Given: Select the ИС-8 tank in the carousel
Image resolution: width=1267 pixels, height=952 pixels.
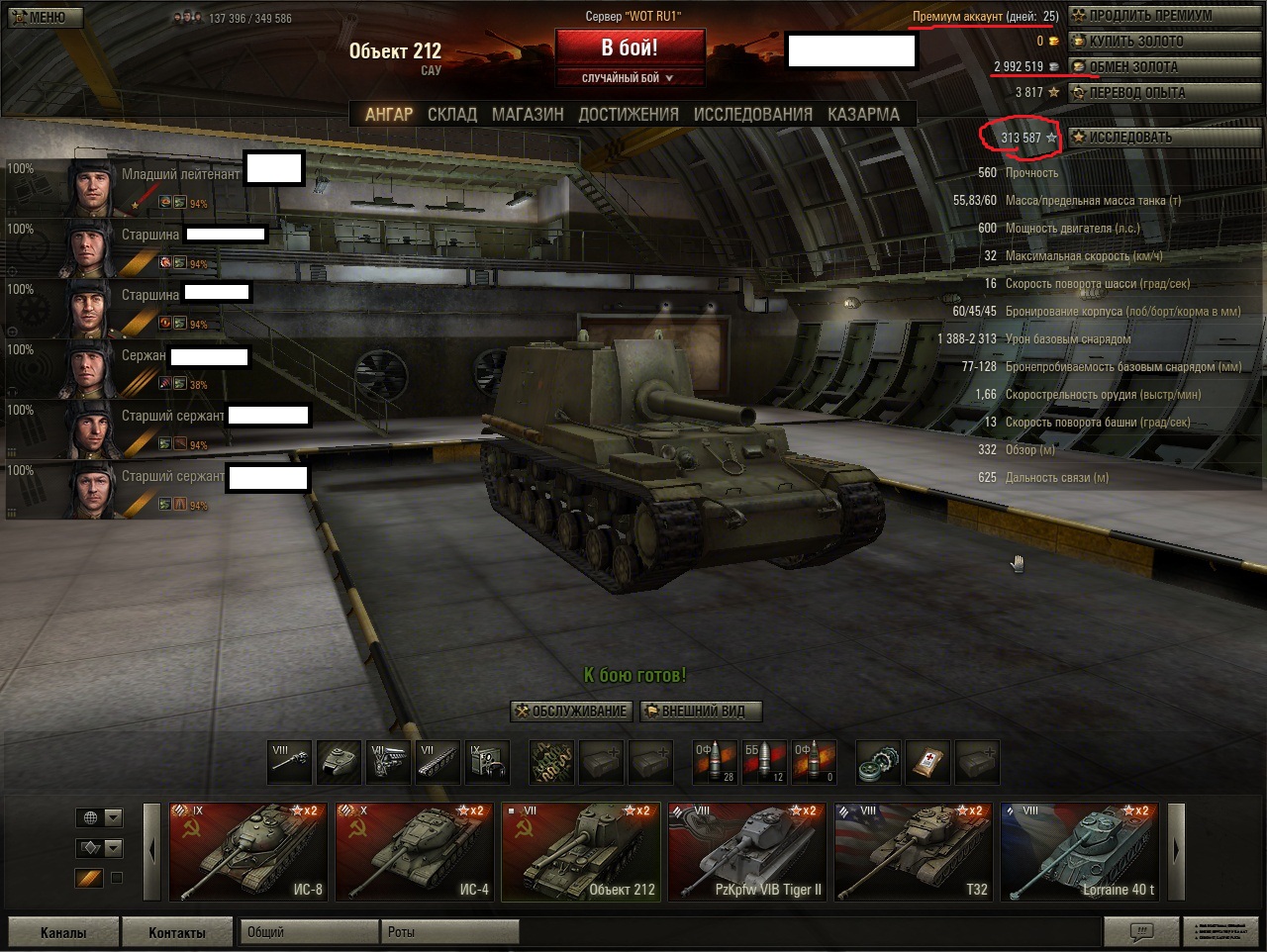Looking at the screenshot, I should coord(247,851).
